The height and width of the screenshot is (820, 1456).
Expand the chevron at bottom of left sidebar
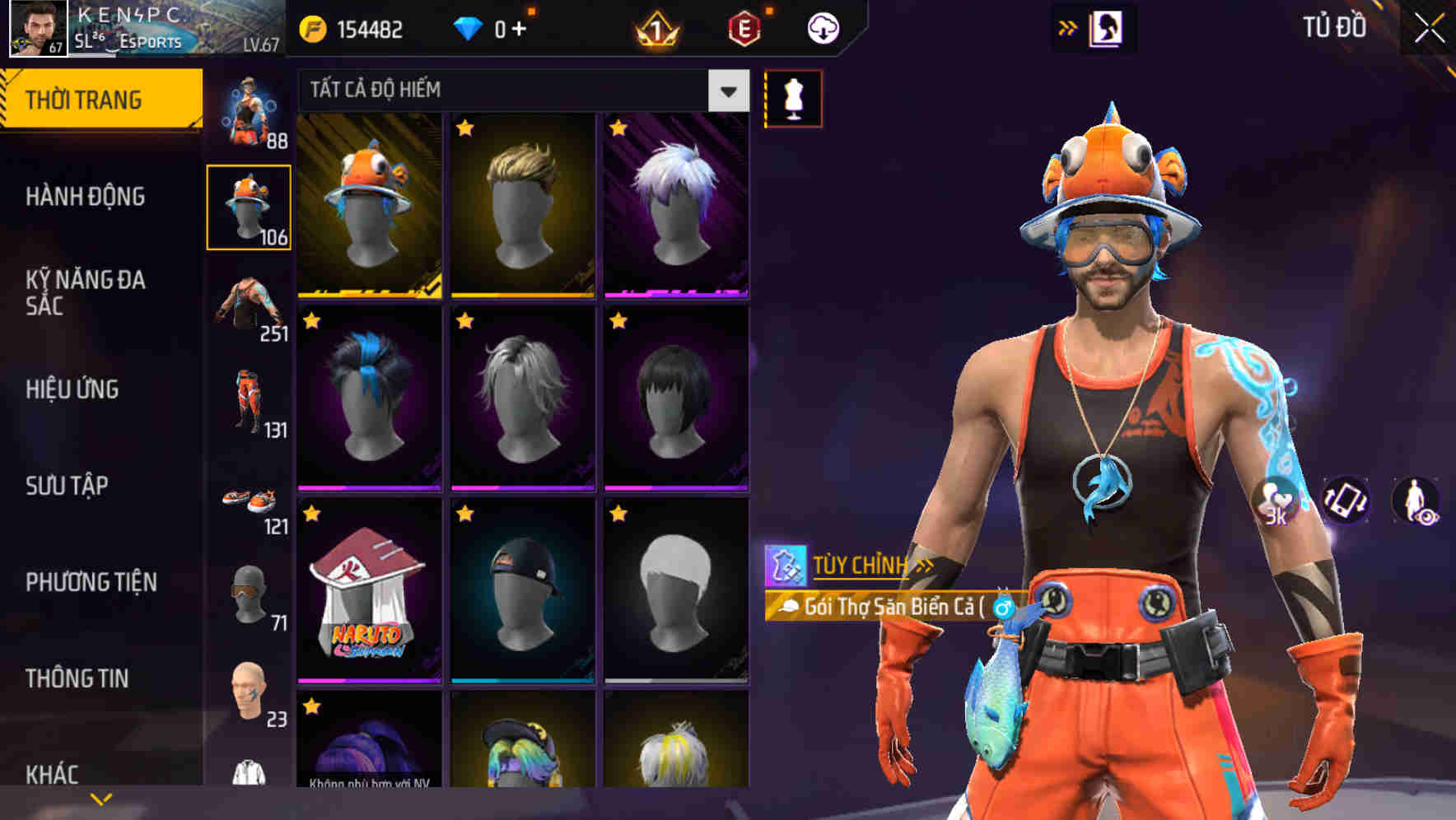[x=101, y=799]
